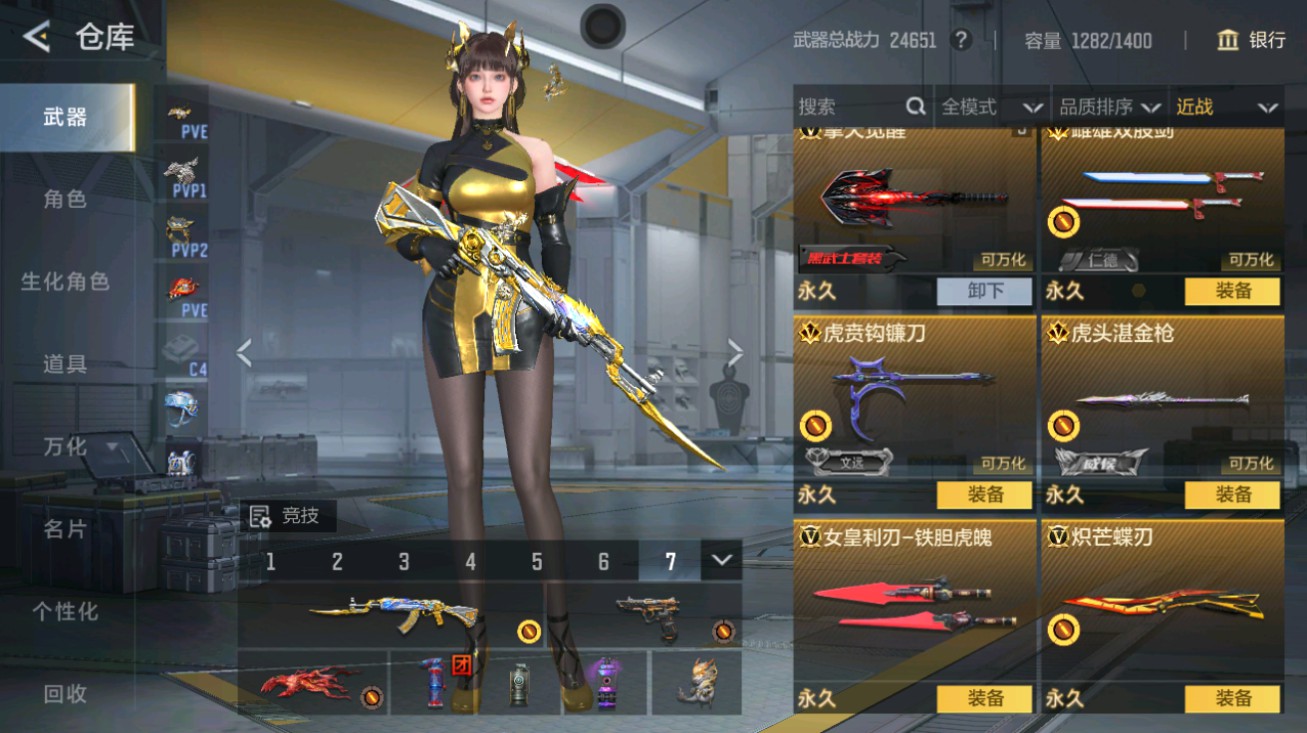The height and width of the screenshot is (733, 1307).
Task: Switch to the 角色 tab
Action: click(x=64, y=199)
